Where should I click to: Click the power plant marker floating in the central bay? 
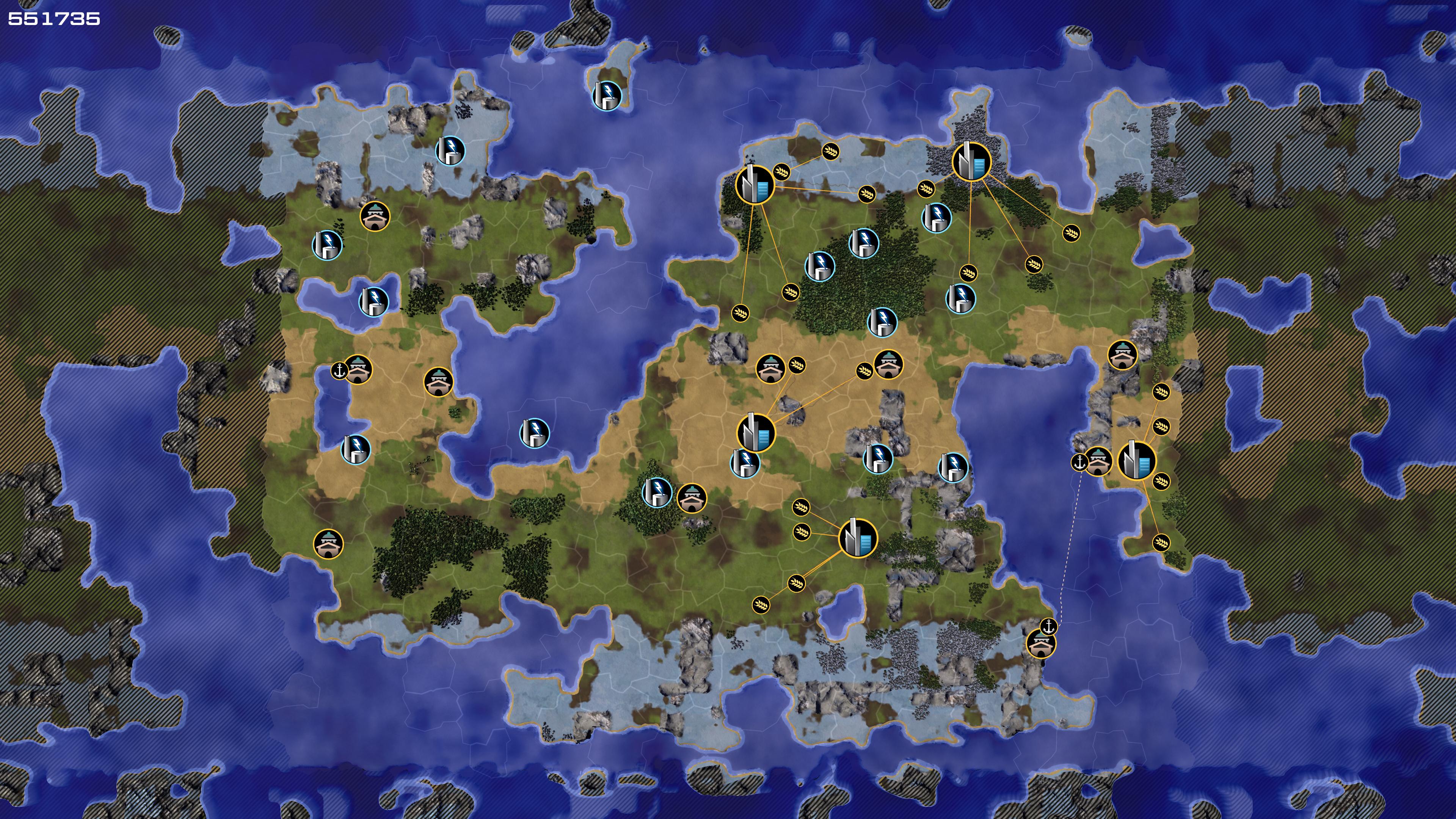534,433
